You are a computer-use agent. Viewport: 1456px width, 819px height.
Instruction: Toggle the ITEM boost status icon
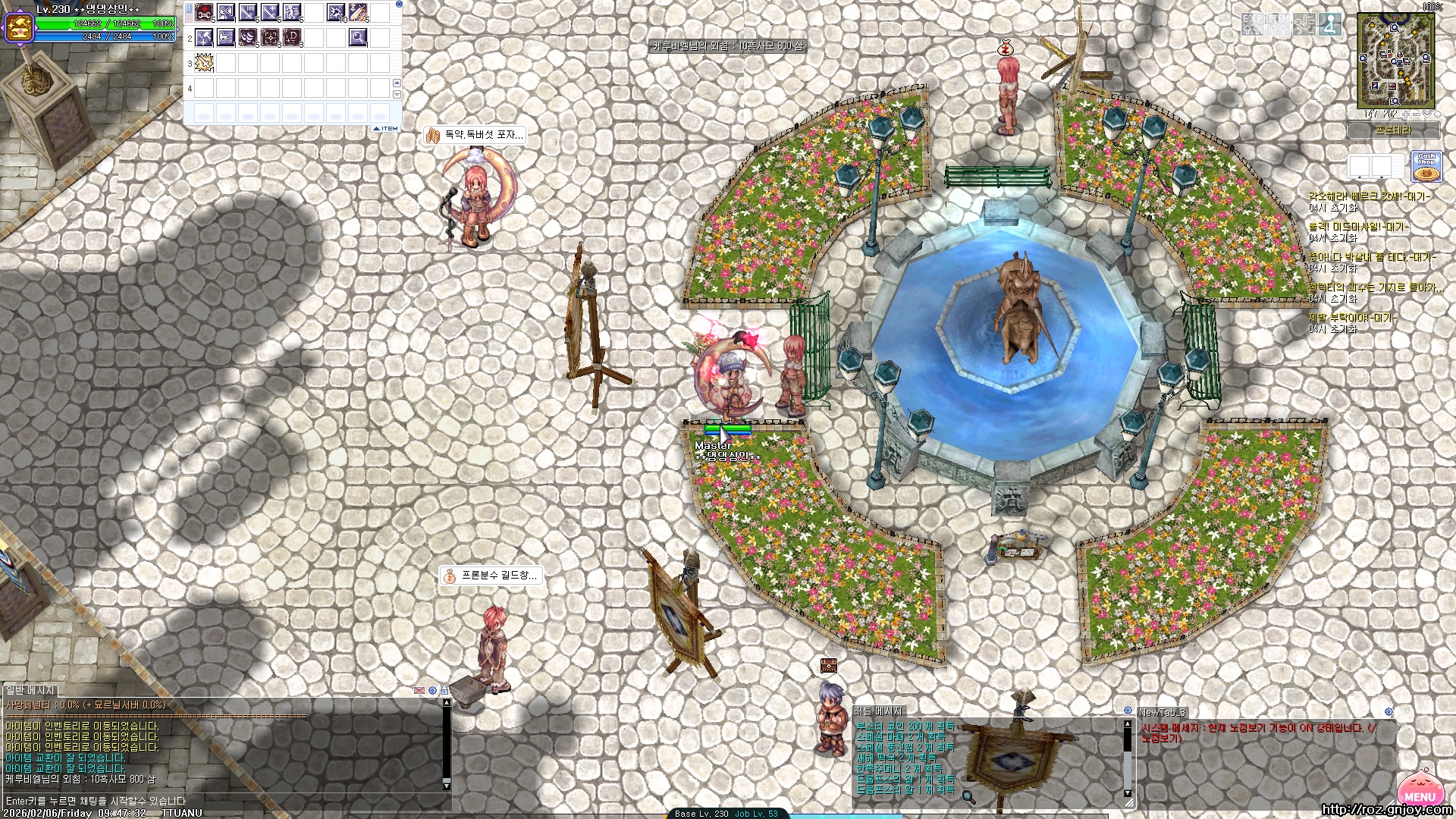click(x=1279, y=24)
